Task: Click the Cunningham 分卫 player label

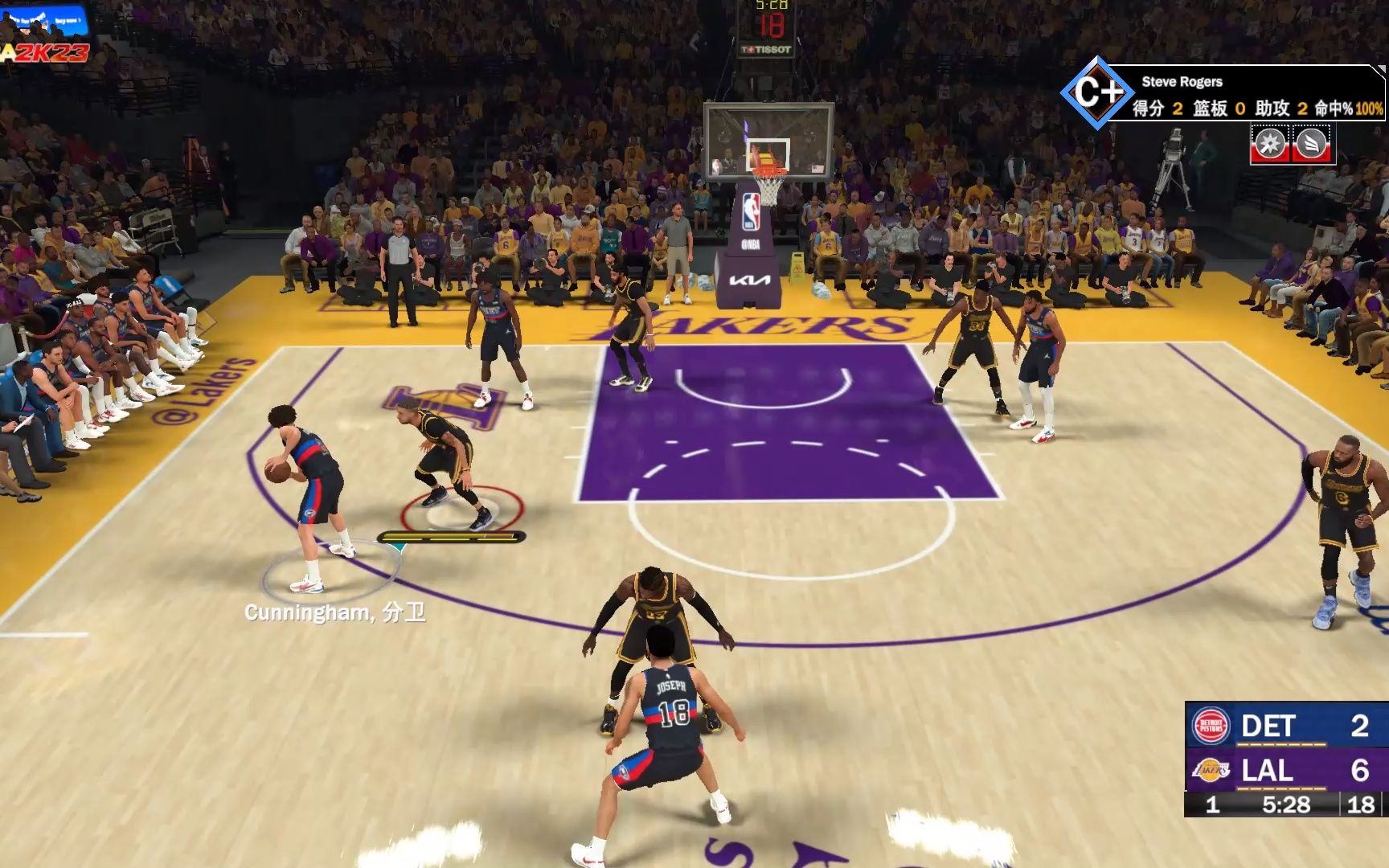Action: point(338,612)
